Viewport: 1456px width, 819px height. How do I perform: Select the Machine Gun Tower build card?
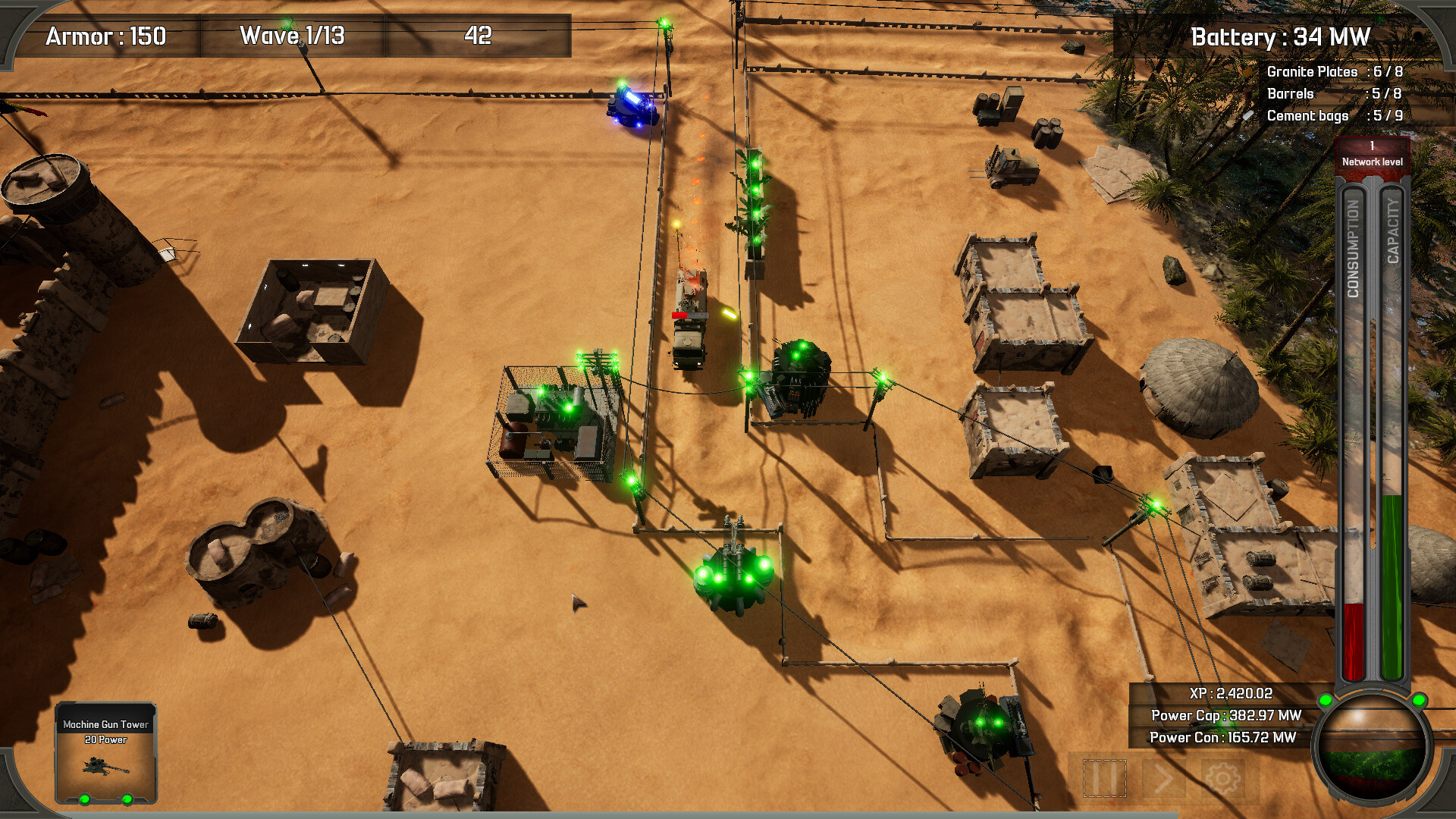(106, 752)
